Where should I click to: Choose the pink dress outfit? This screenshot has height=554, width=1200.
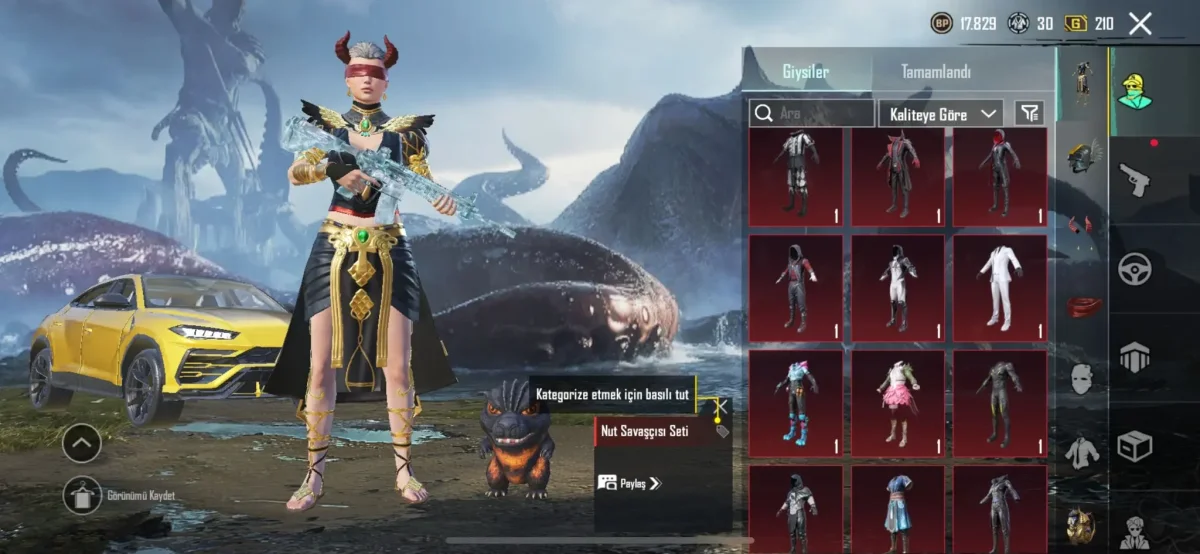[x=897, y=402]
